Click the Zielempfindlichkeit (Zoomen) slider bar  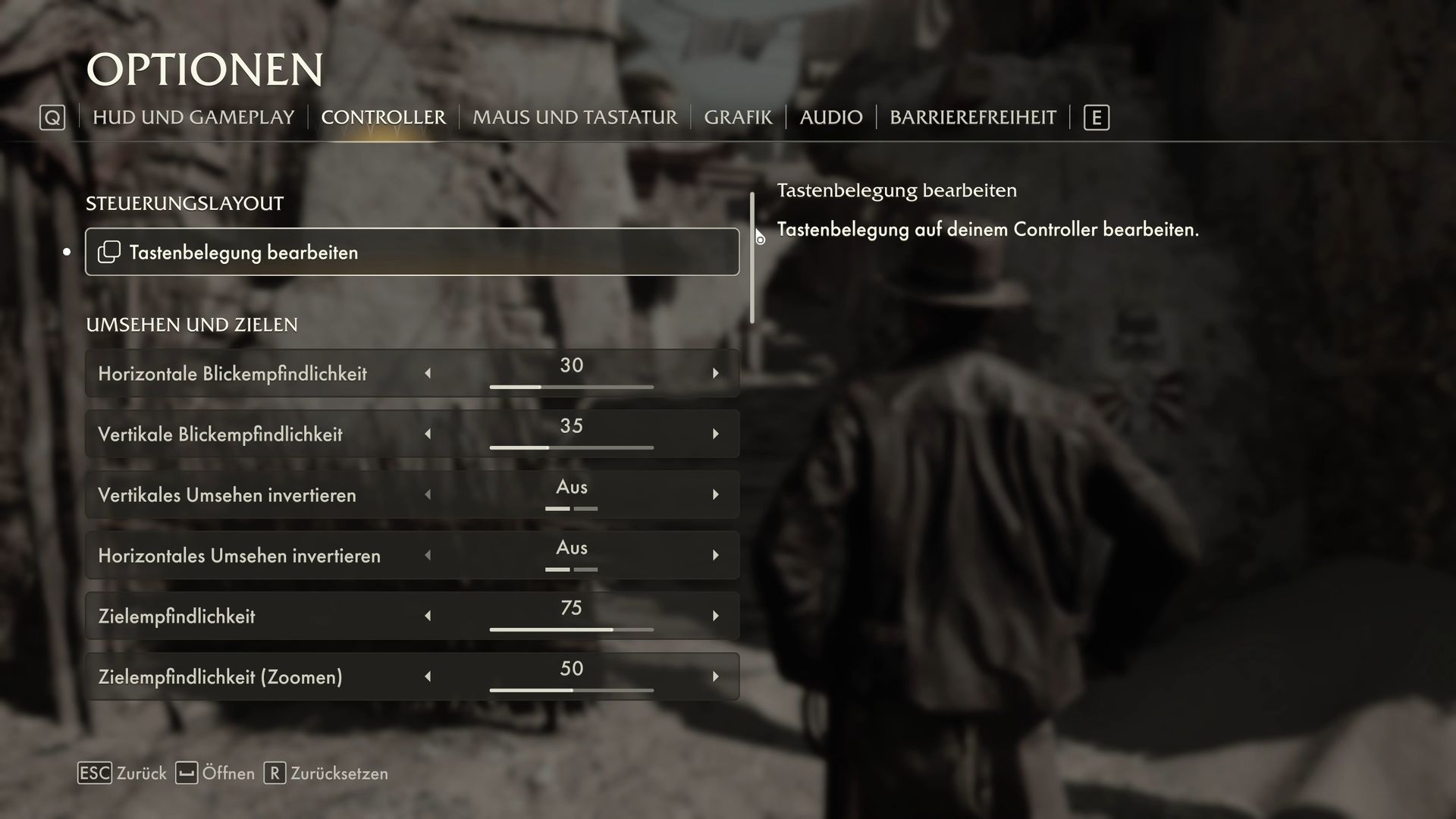click(571, 690)
